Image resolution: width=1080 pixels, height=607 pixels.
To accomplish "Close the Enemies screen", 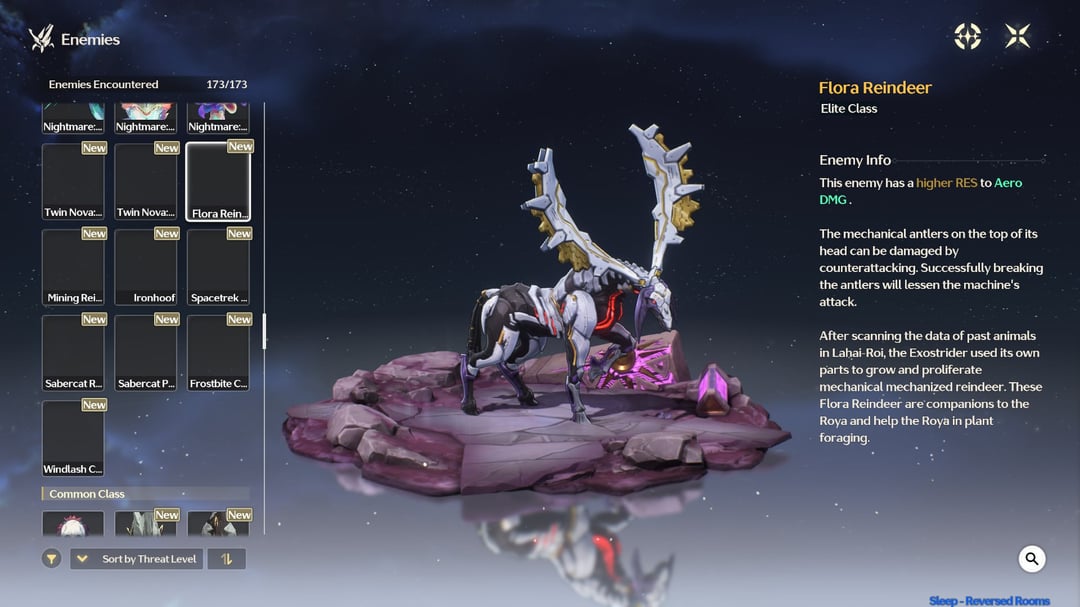I will point(1017,37).
